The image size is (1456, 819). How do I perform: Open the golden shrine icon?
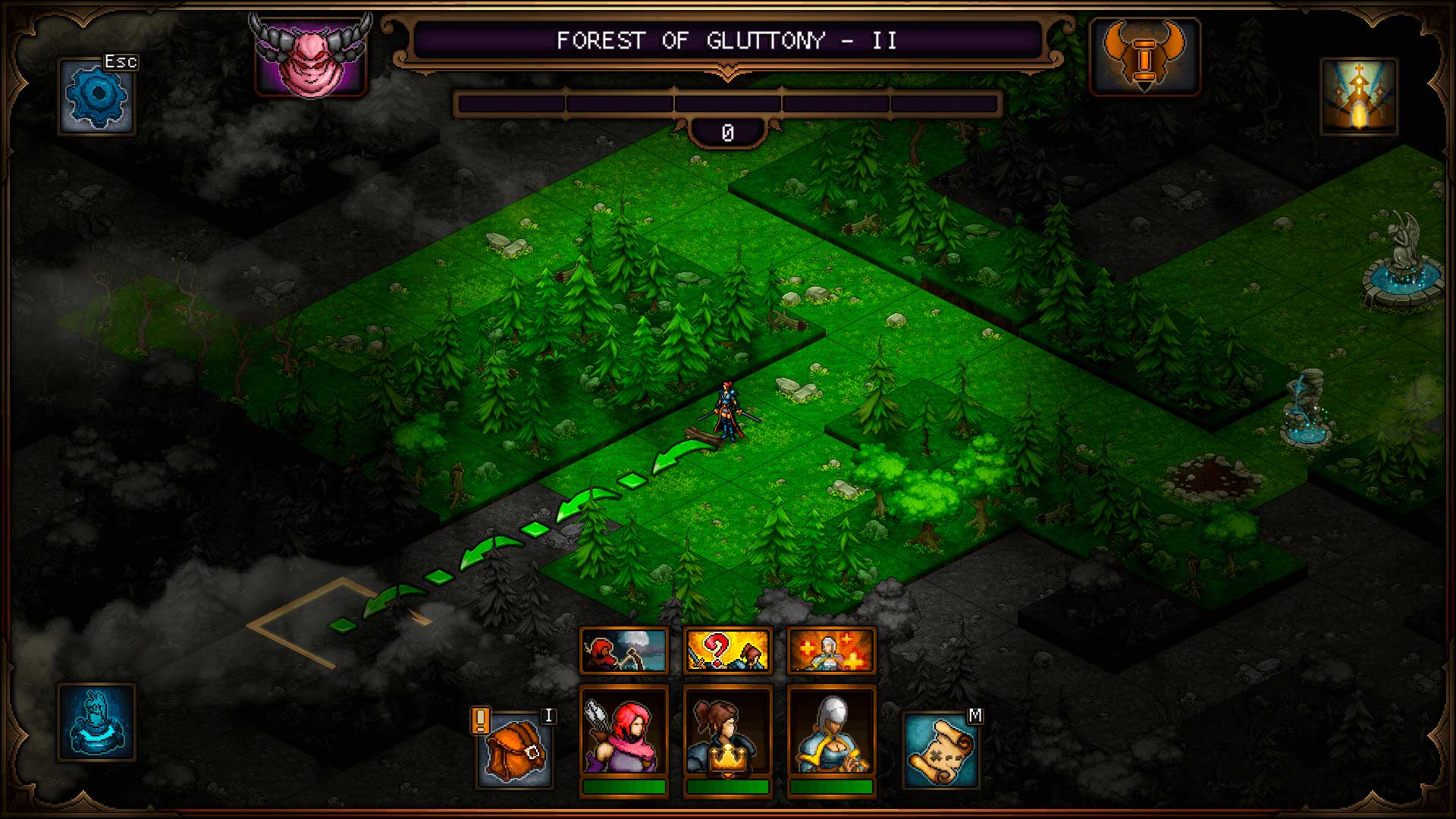(x=1358, y=97)
